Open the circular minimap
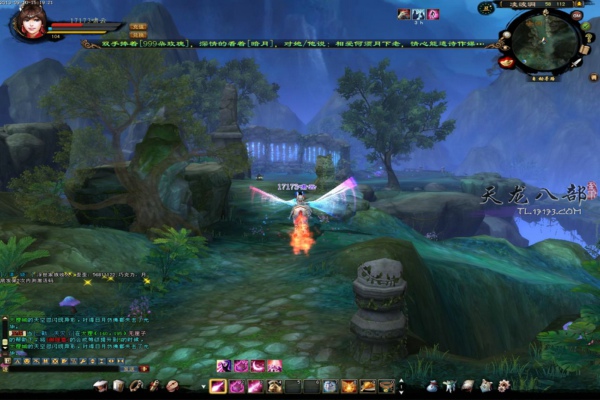 (x=546, y=38)
